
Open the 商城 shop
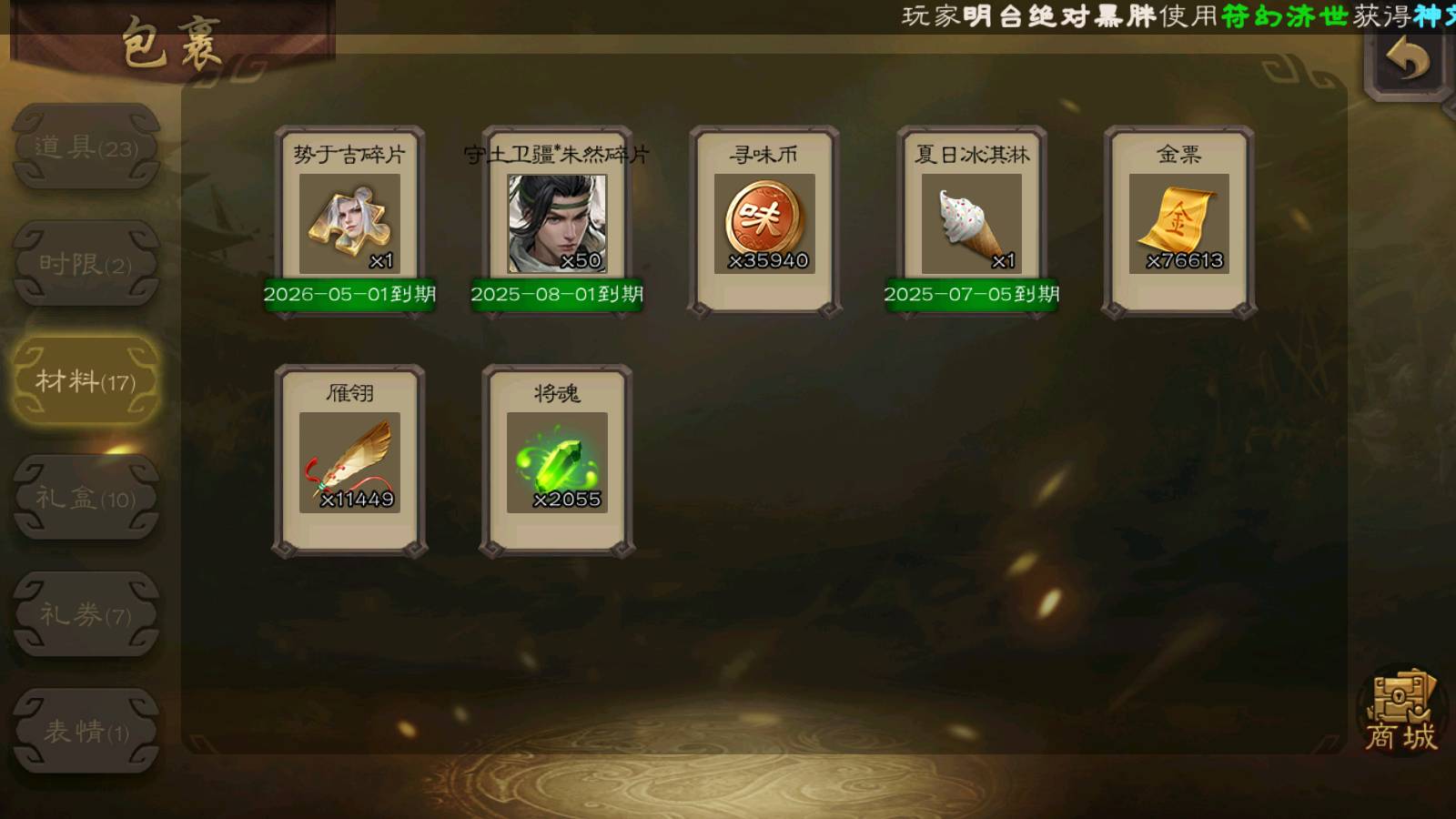(x=1401, y=713)
